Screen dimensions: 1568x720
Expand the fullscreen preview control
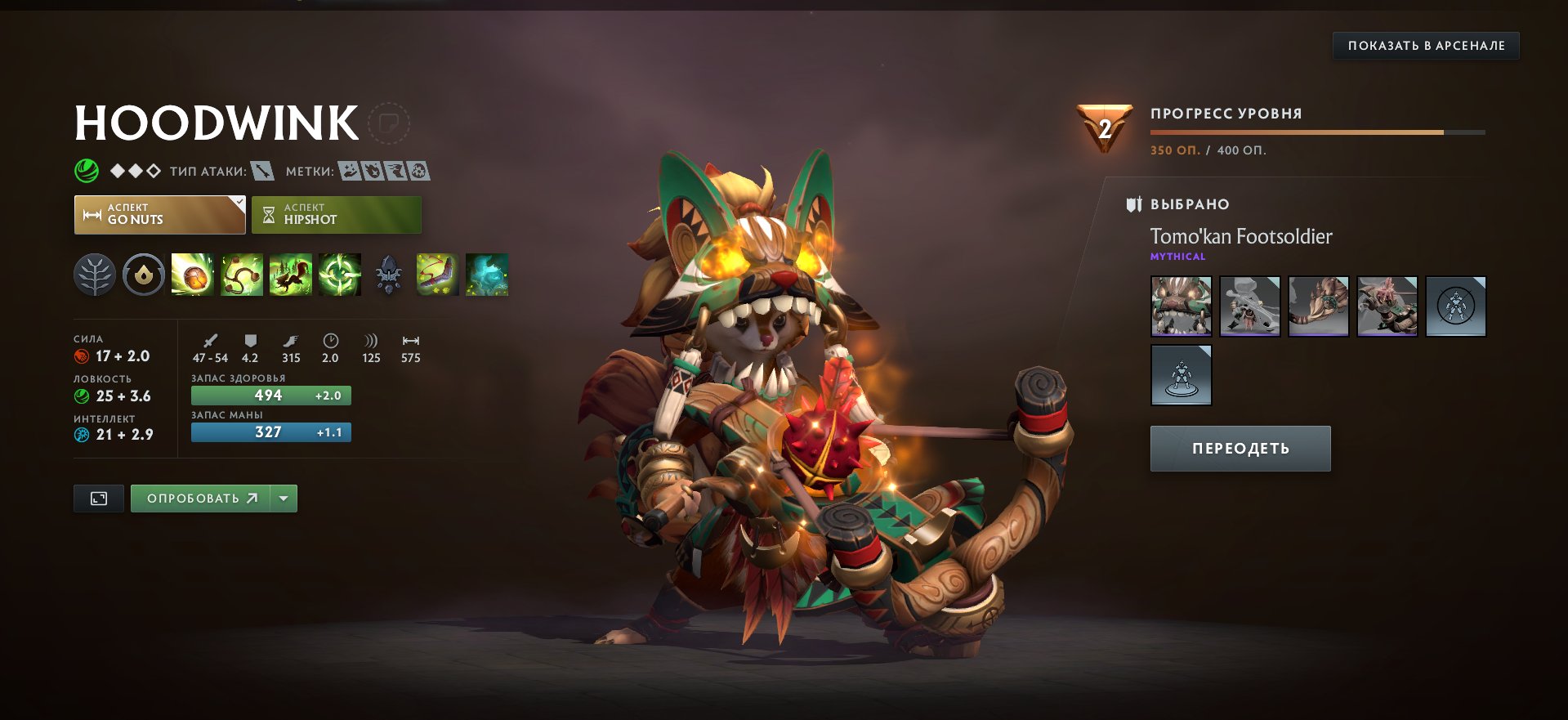point(98,497)
